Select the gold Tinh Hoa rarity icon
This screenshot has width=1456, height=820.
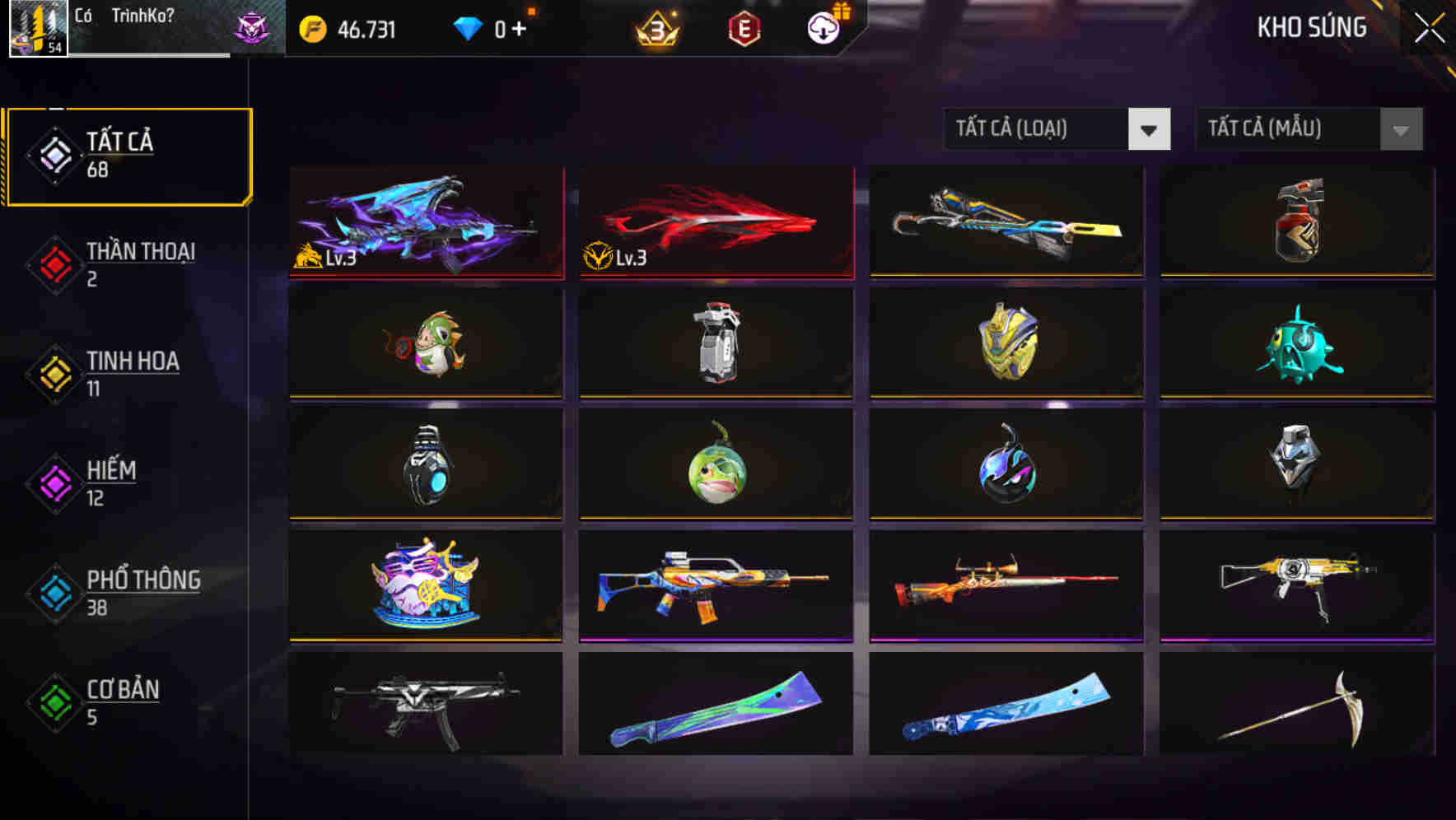coord(54,373)
